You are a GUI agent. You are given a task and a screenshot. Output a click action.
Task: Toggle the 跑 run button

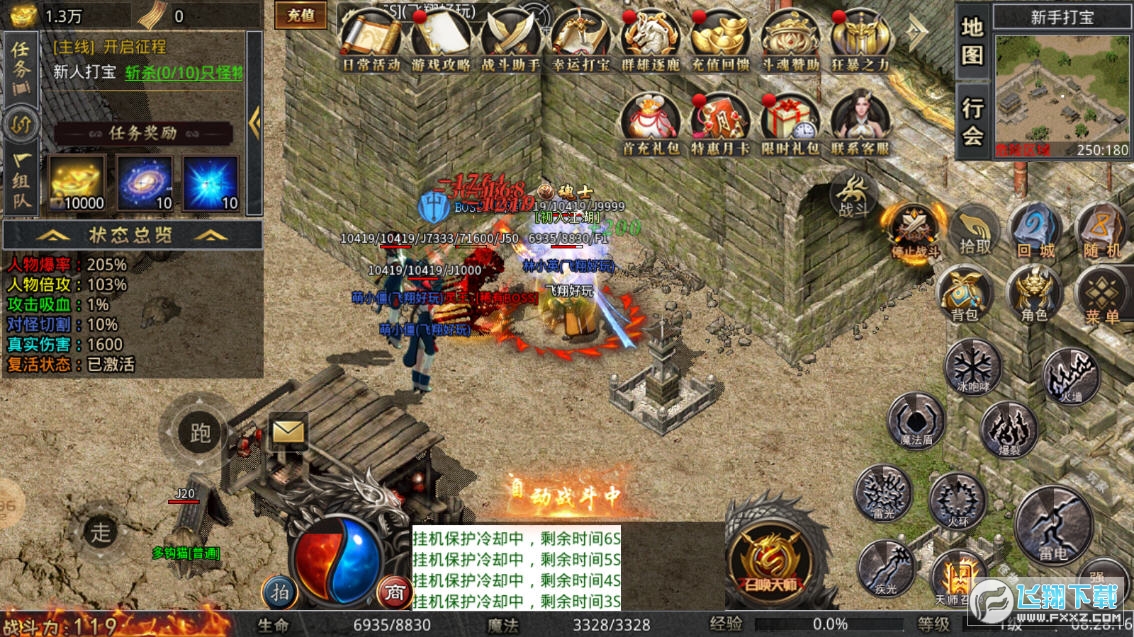coord(199,432)
